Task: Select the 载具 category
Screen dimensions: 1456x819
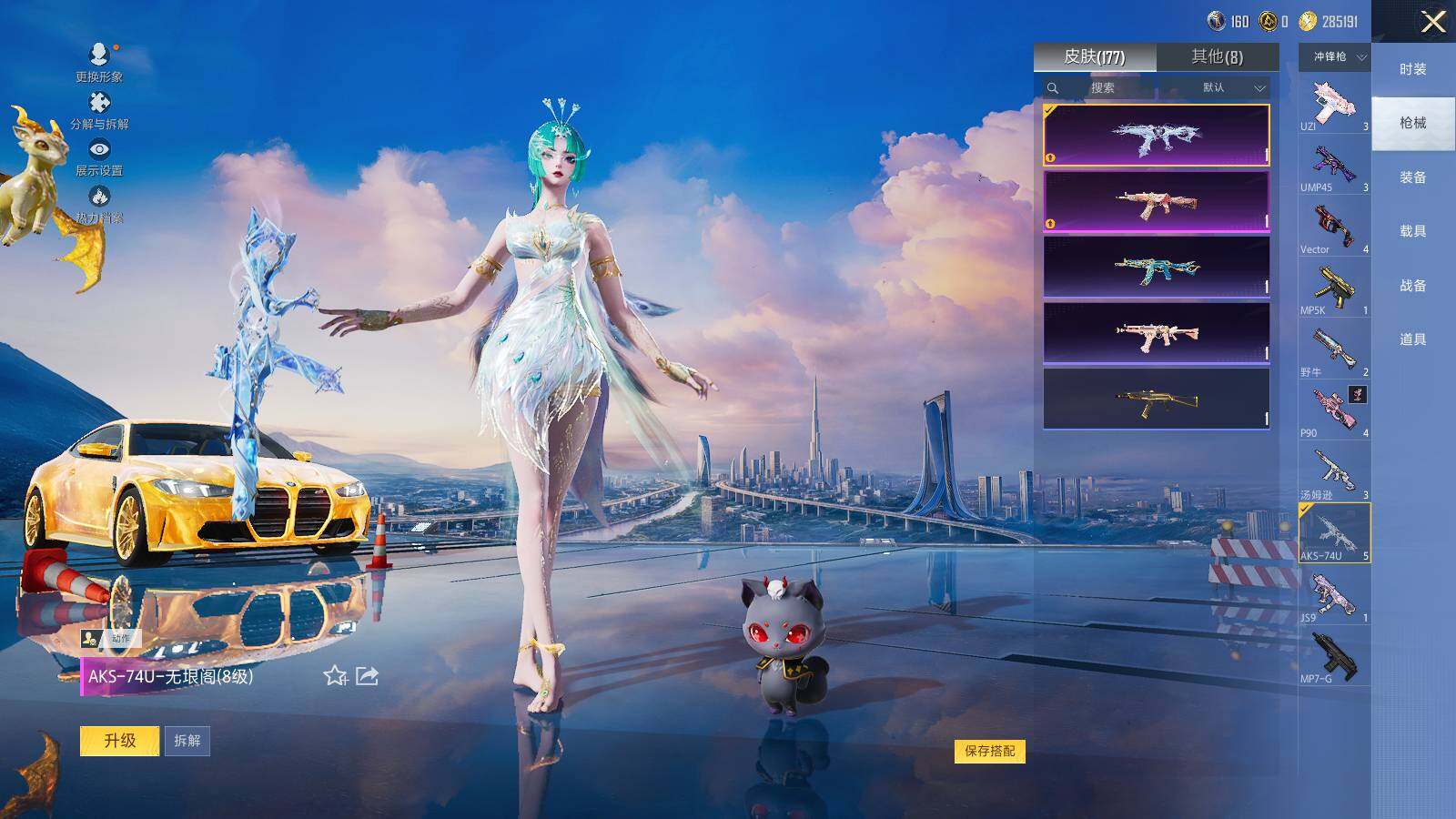Action: 1412,231
